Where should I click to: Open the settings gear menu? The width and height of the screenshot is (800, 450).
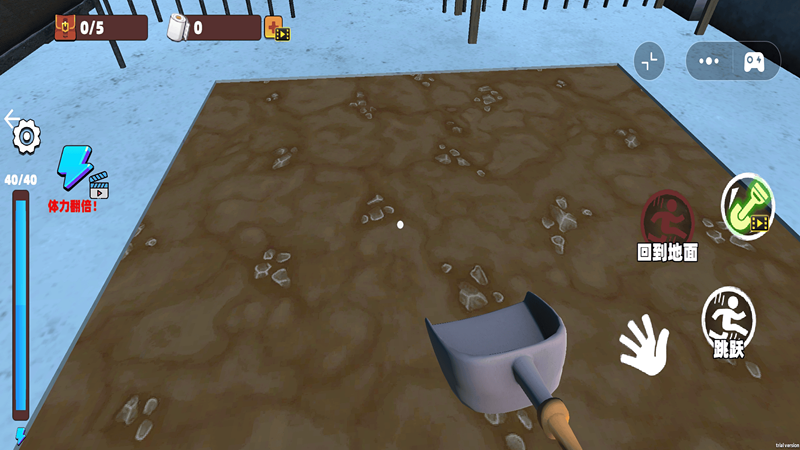coord(26,136)
